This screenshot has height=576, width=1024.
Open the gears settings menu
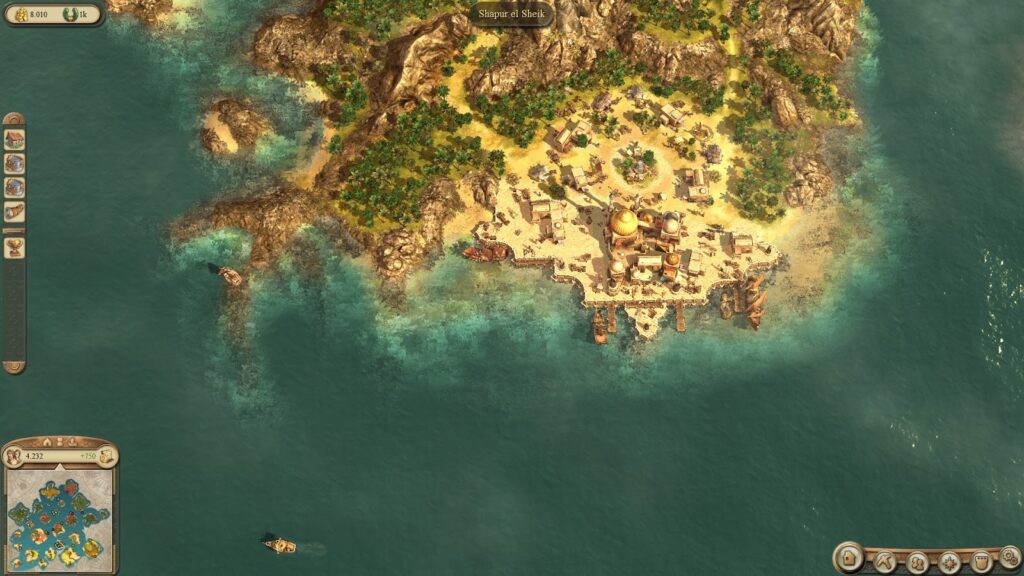click(1010, 558)
